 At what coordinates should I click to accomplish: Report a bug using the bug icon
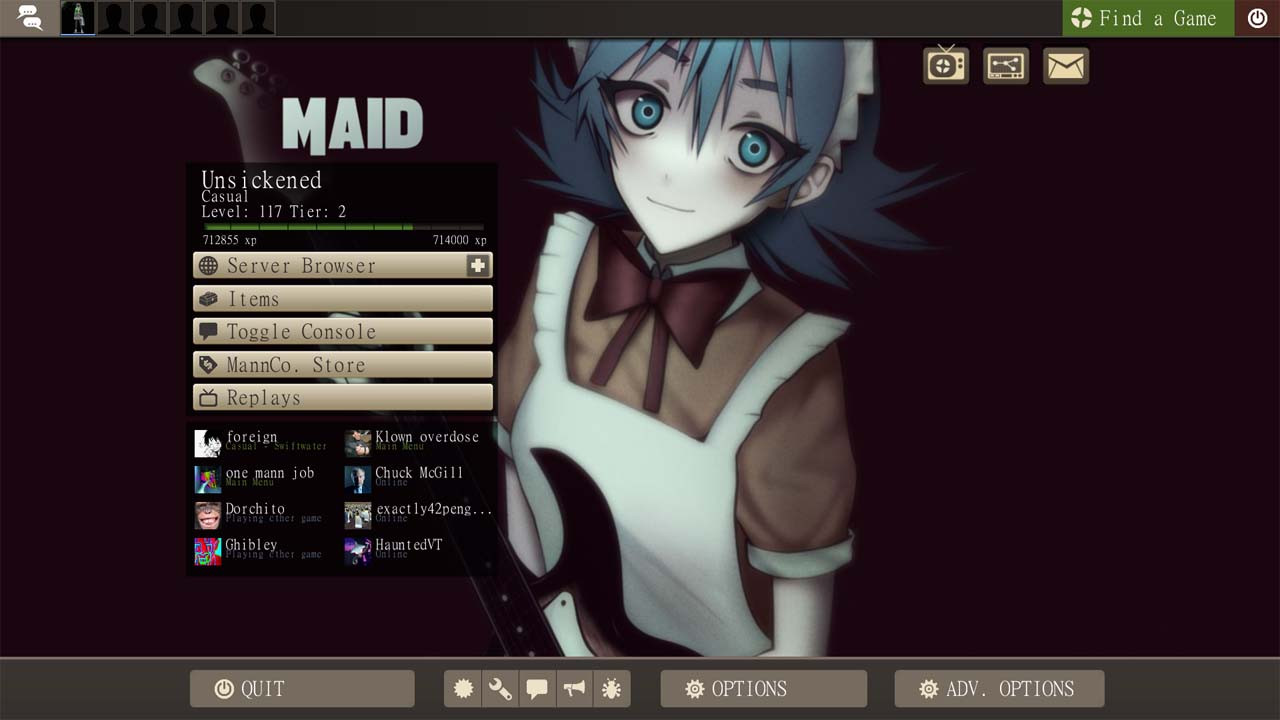click(x=610, y=688)
